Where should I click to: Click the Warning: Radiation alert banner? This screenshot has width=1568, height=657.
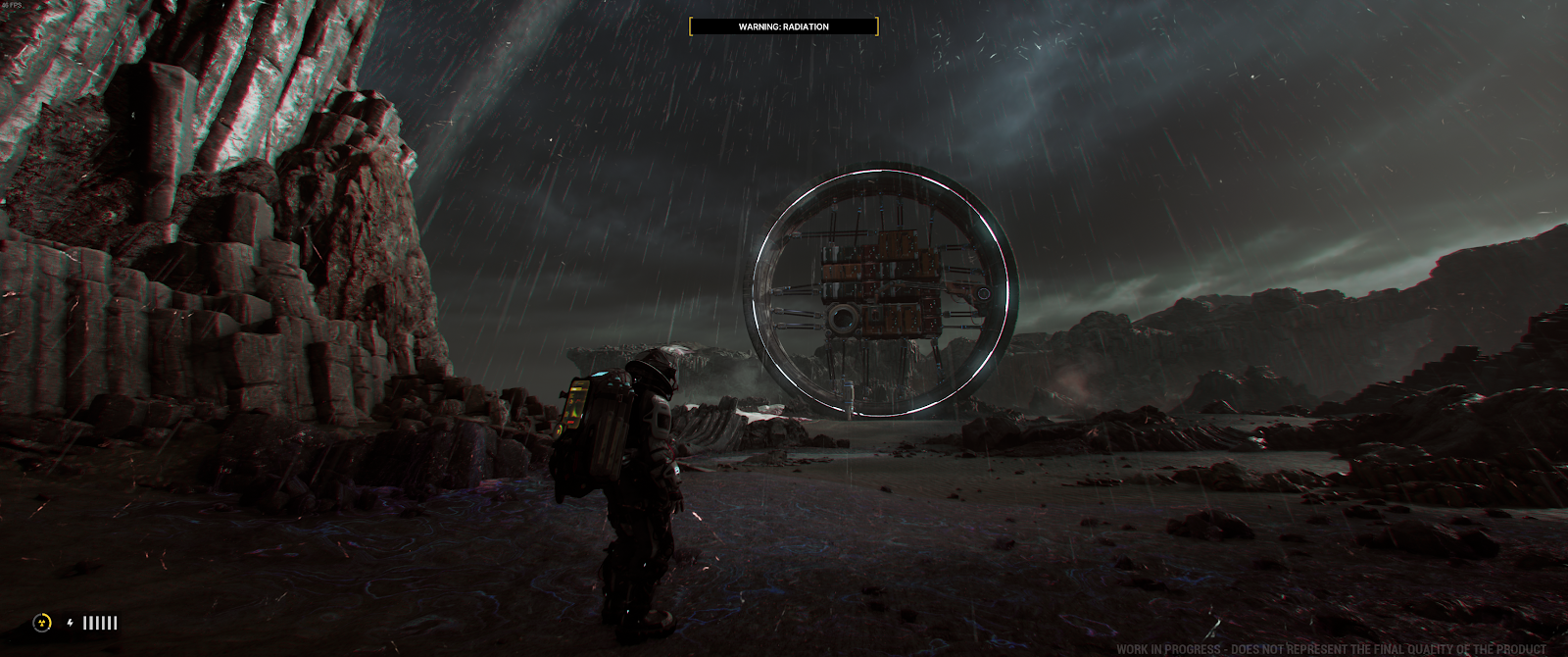(783, 26)
